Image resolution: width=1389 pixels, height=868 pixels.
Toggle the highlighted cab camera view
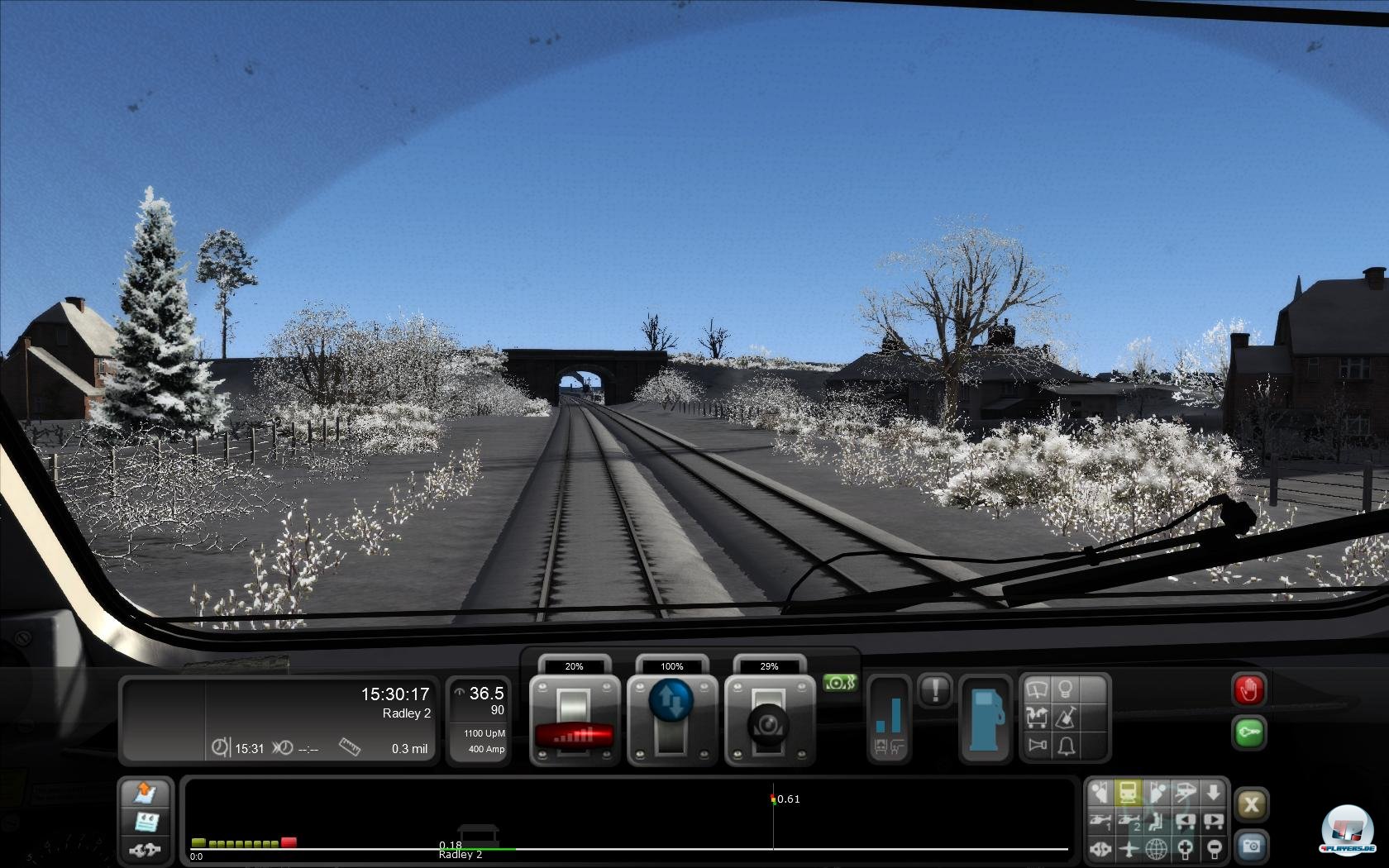[x=1129, y=792]
